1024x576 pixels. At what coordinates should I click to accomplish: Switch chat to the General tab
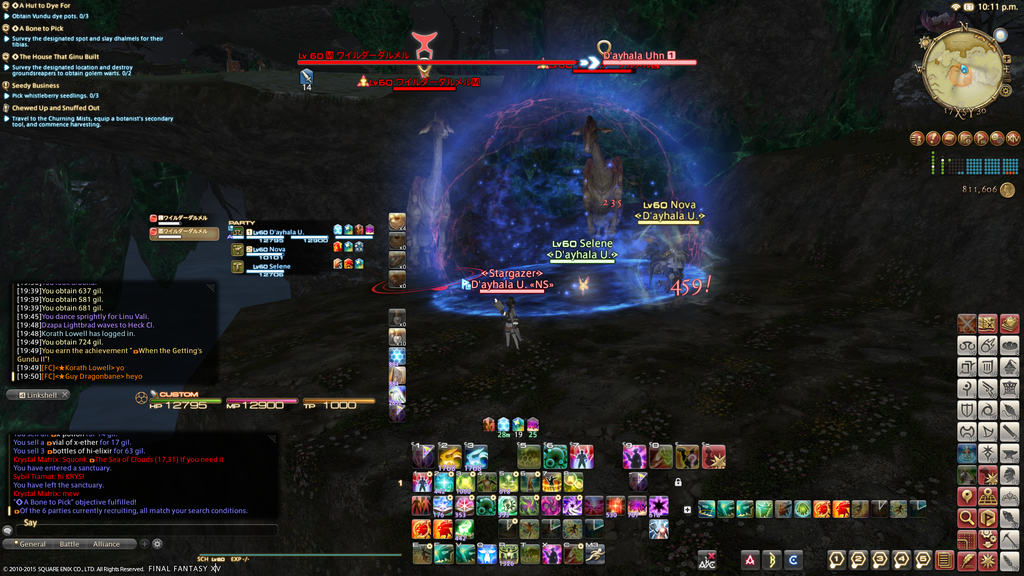(x=32, y=544)
